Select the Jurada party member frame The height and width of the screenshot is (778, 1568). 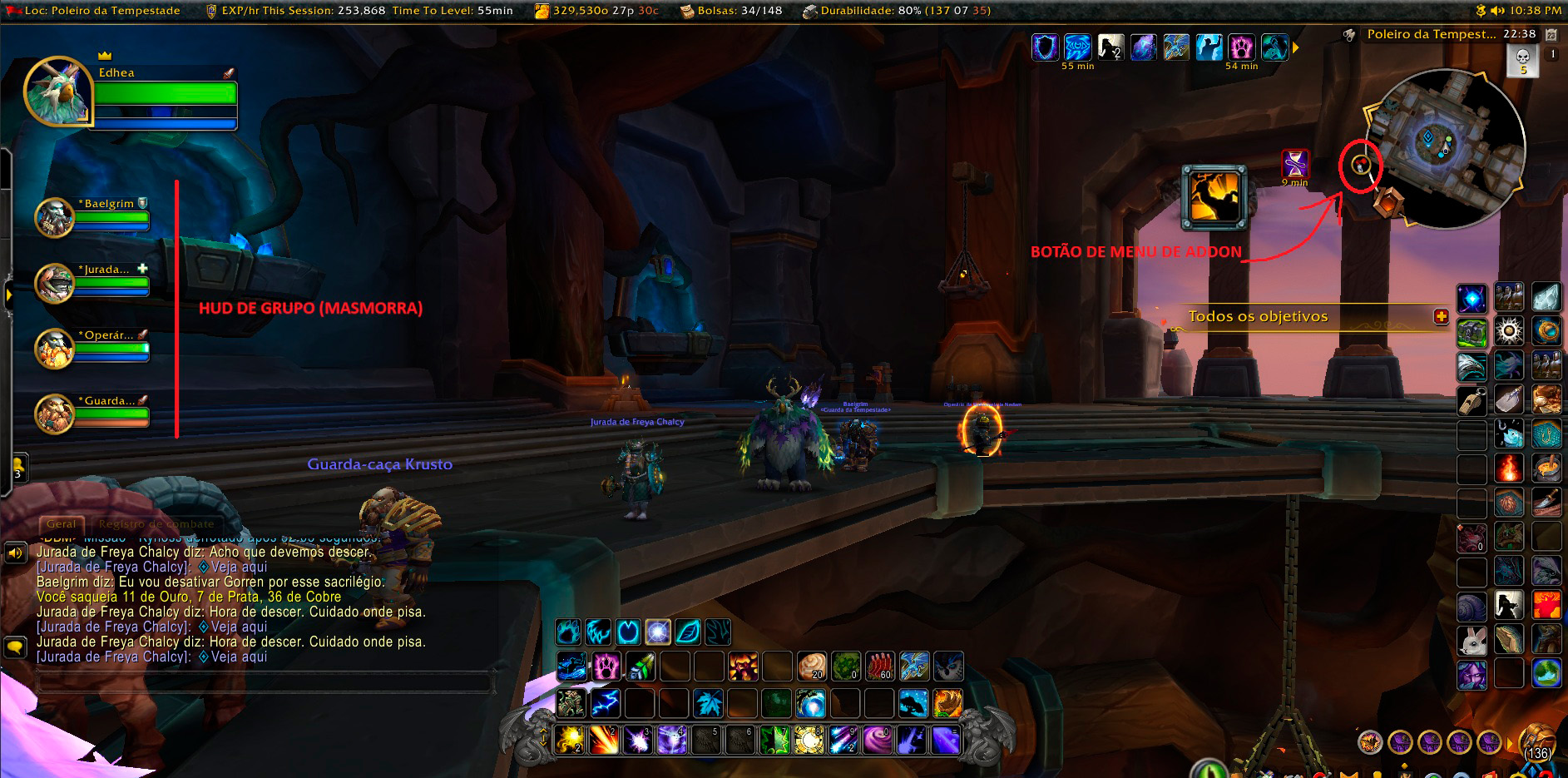[93, 283]
